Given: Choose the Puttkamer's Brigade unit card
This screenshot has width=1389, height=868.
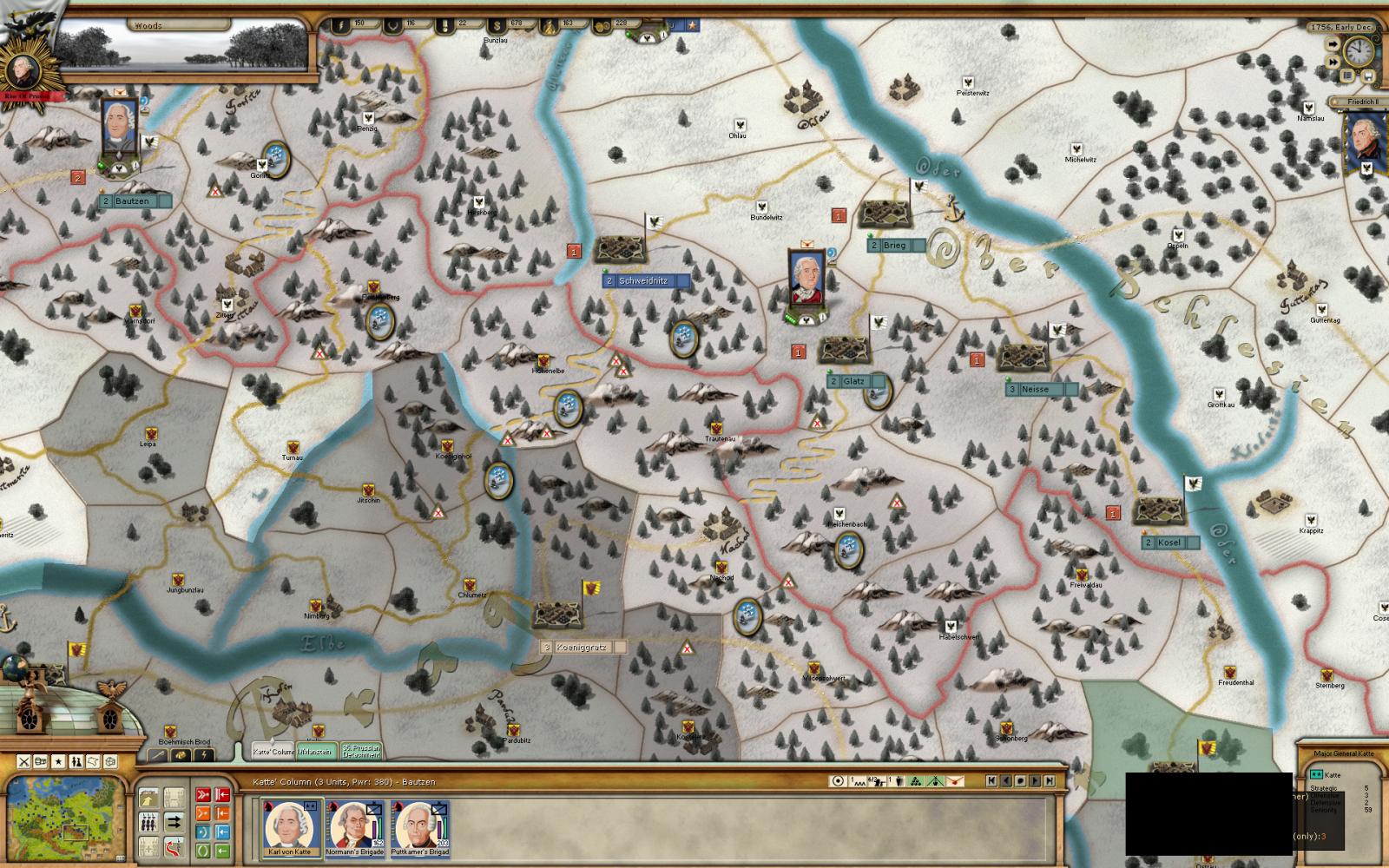Looking at the screenshot, I should [x=419, y=826].
